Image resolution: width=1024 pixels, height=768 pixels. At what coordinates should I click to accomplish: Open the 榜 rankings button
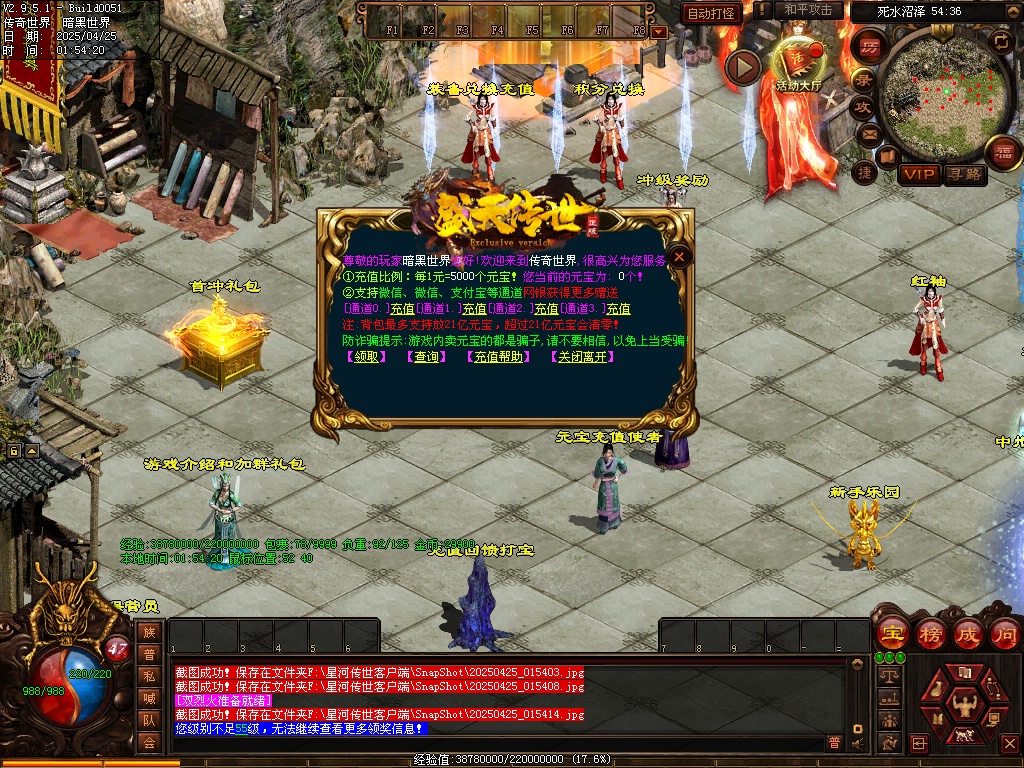click(930, 633)
